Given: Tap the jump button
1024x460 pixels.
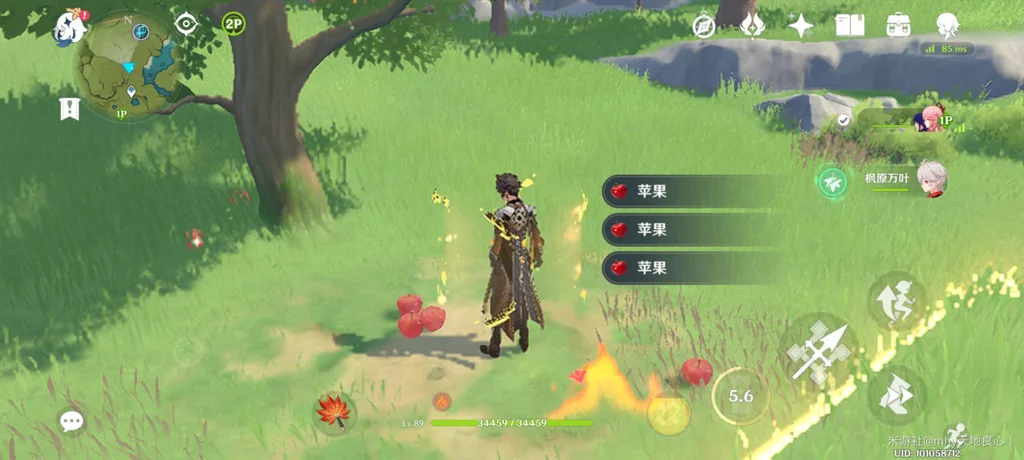Looking at the screenshot, I should coord(896,300).
